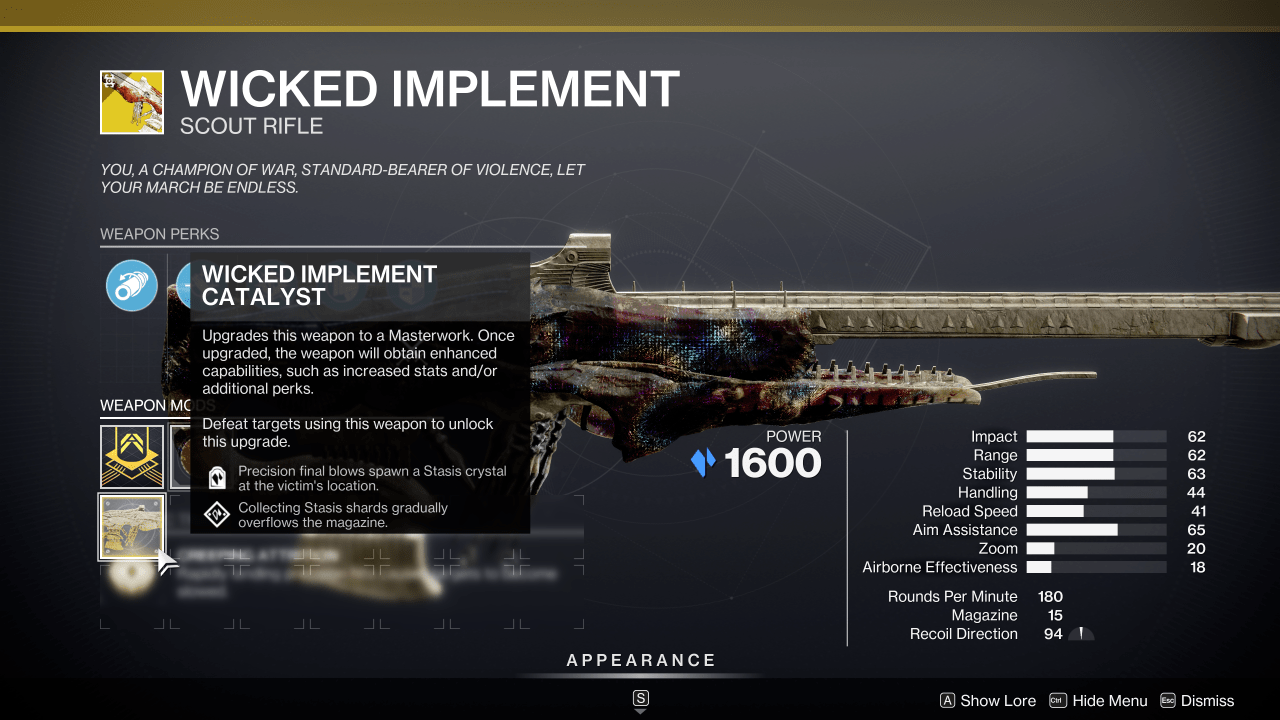Click the Impact stat bar

point(1095,436)
